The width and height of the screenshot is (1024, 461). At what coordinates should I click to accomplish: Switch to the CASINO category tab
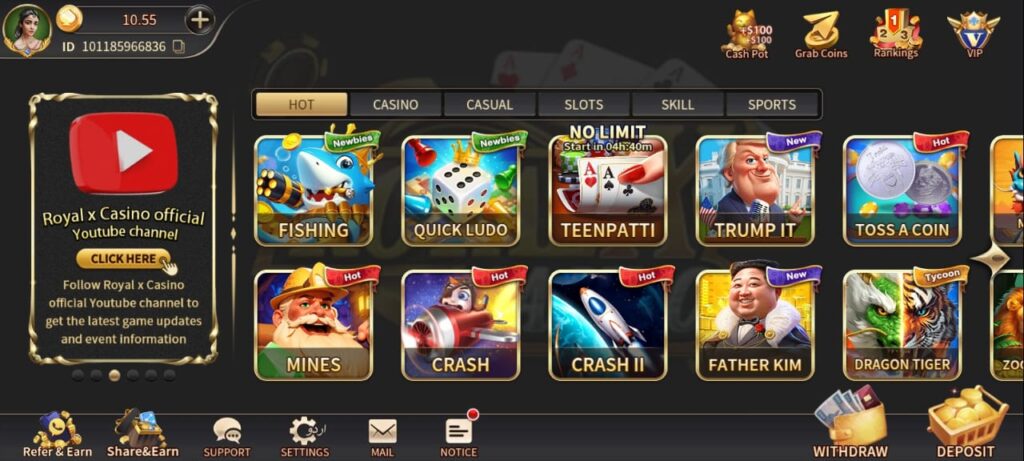(395, 104)
